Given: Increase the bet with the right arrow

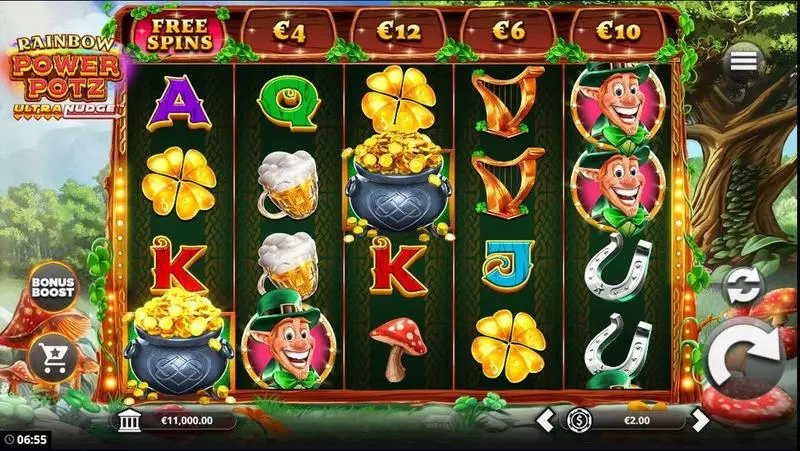Looking at the screenshot, I should 701,420.
